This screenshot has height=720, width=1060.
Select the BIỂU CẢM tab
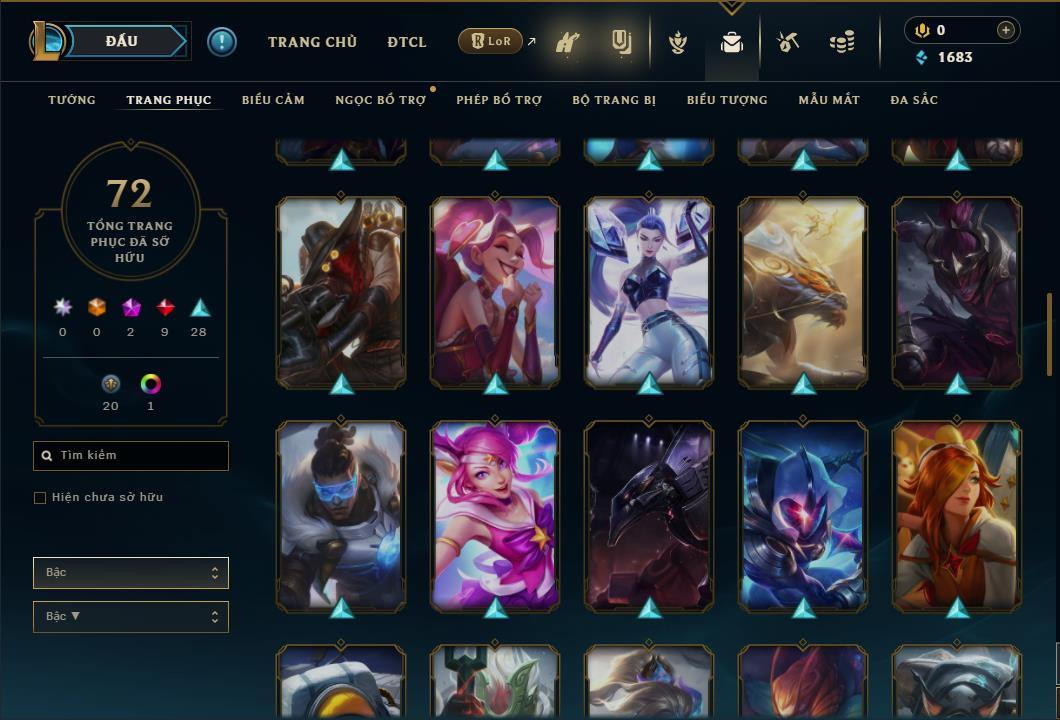pos(273,100)
